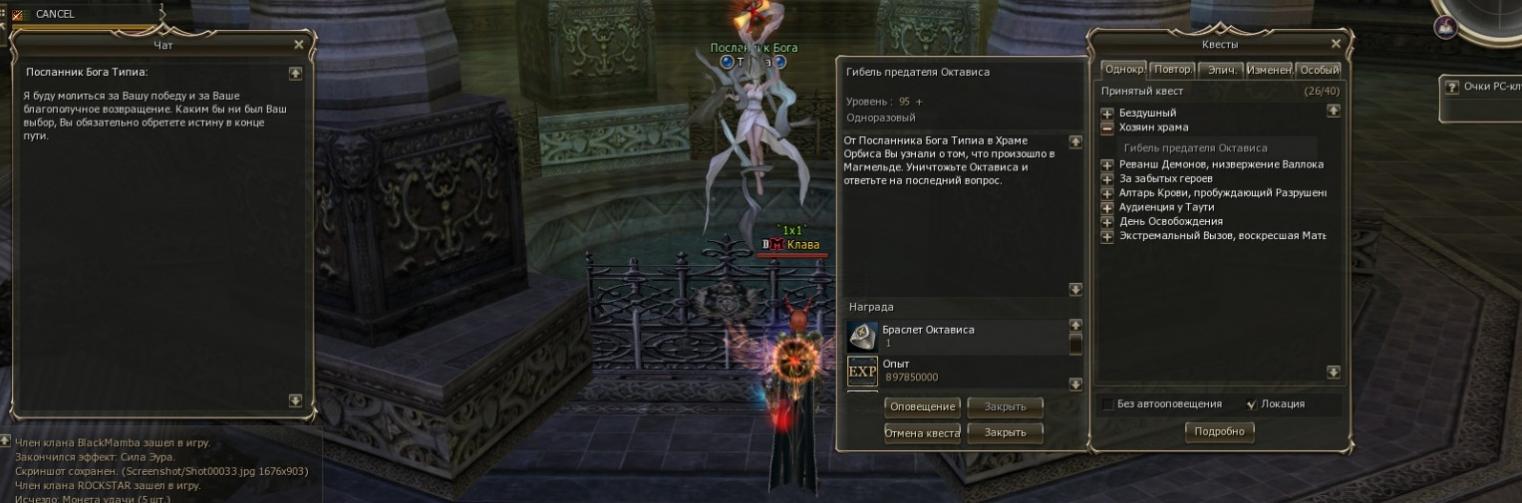Viewport: 1522px width, 503px height.
Task: Expand the За забытых героев quest
Action: pos(1107,179)
